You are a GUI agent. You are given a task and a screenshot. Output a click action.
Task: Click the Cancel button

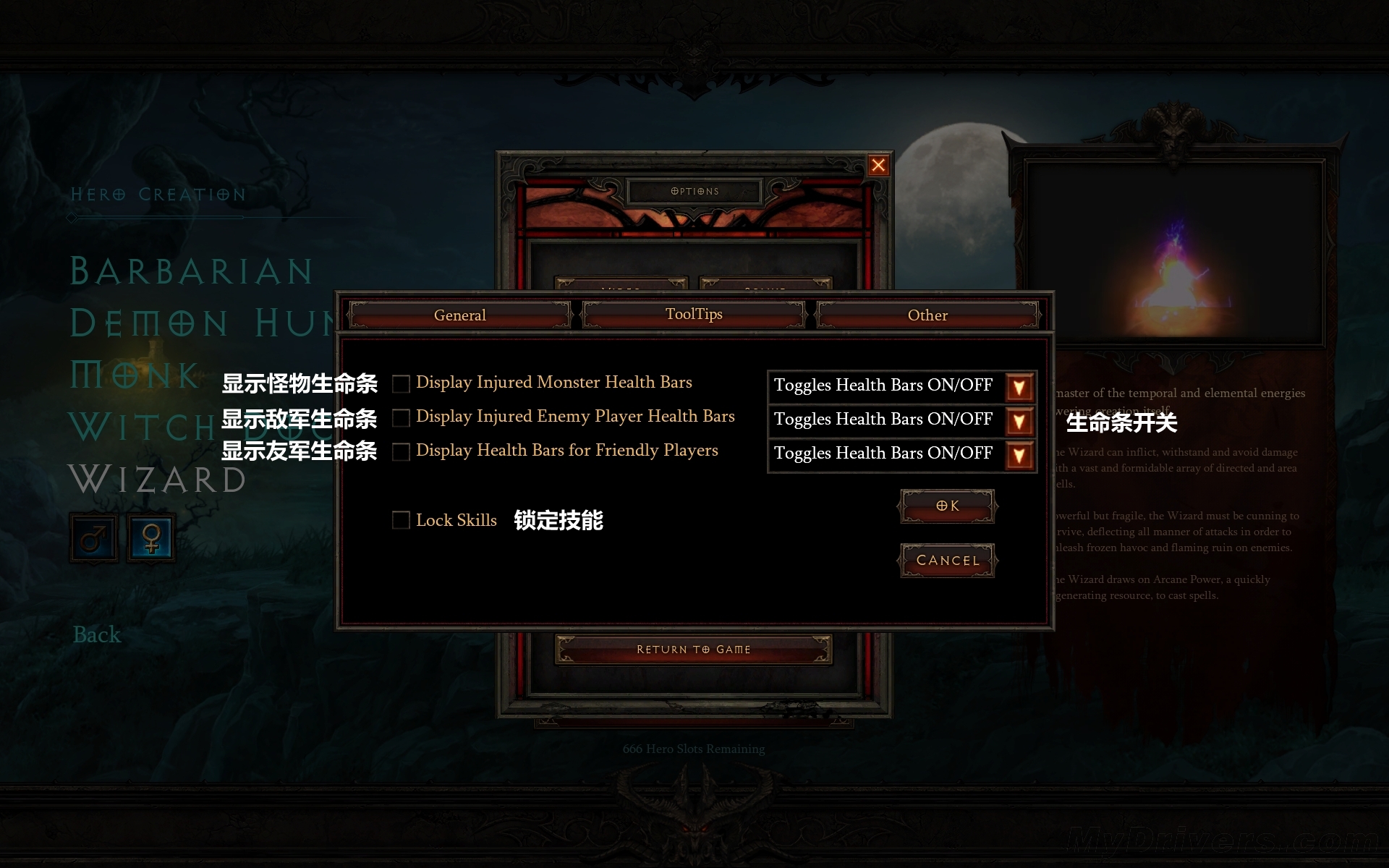pos(947,561)
